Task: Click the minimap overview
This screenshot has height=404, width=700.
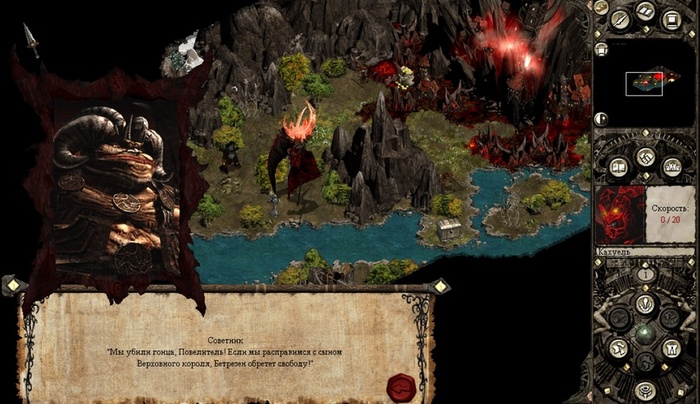Action: click(x=644, y=82)
